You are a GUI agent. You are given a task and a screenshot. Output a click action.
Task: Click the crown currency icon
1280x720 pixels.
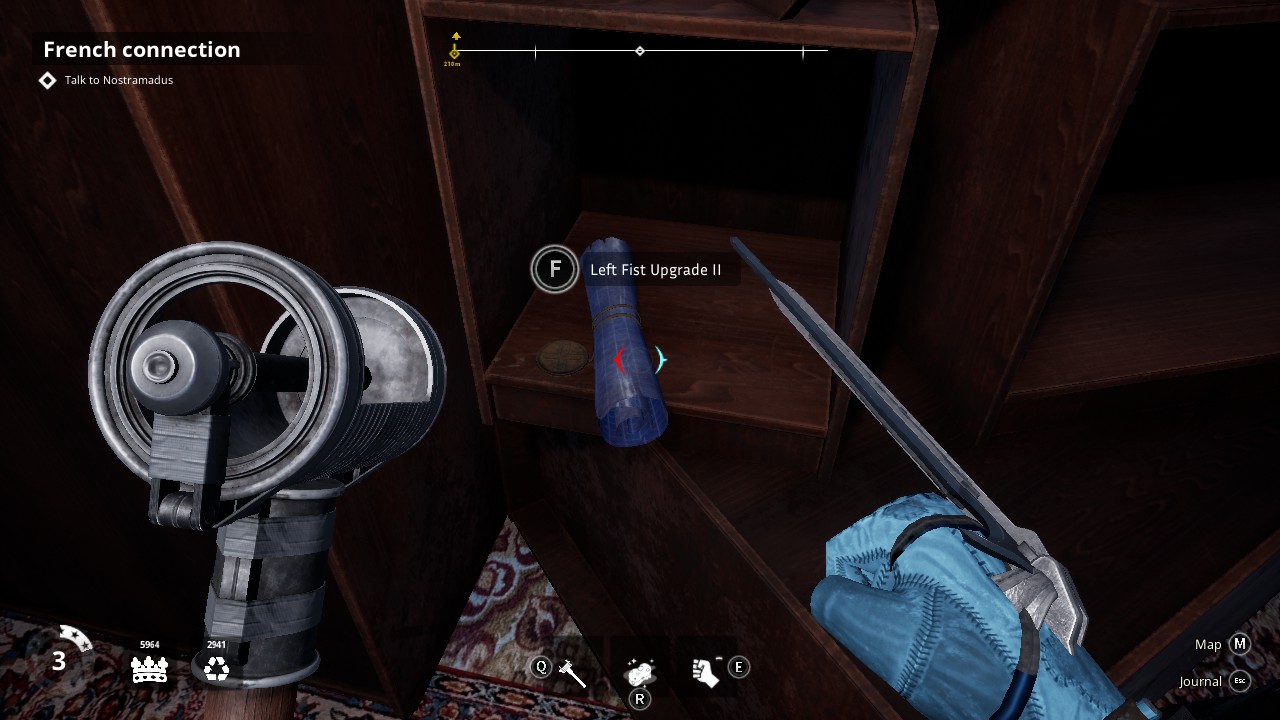[149, 669]
